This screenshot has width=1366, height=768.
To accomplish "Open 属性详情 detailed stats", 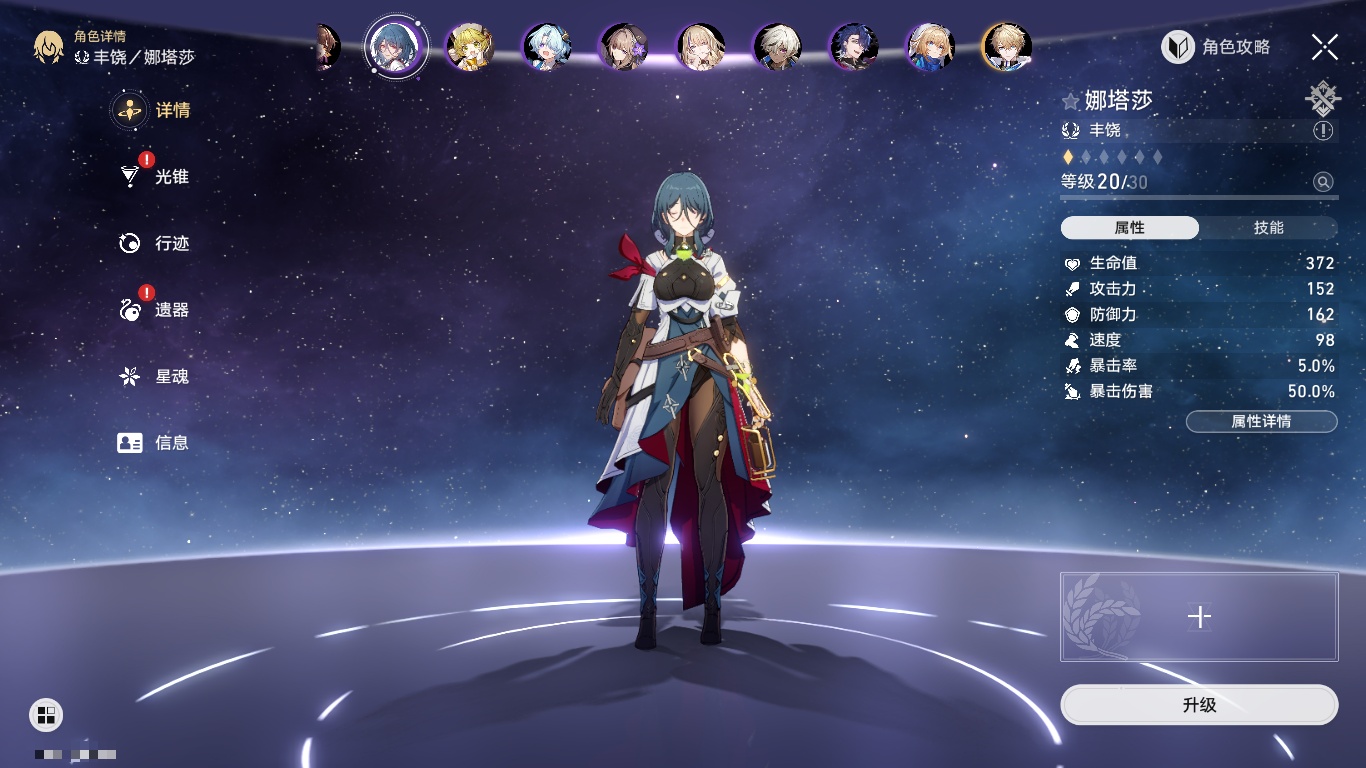I will tap(1261, 421).
